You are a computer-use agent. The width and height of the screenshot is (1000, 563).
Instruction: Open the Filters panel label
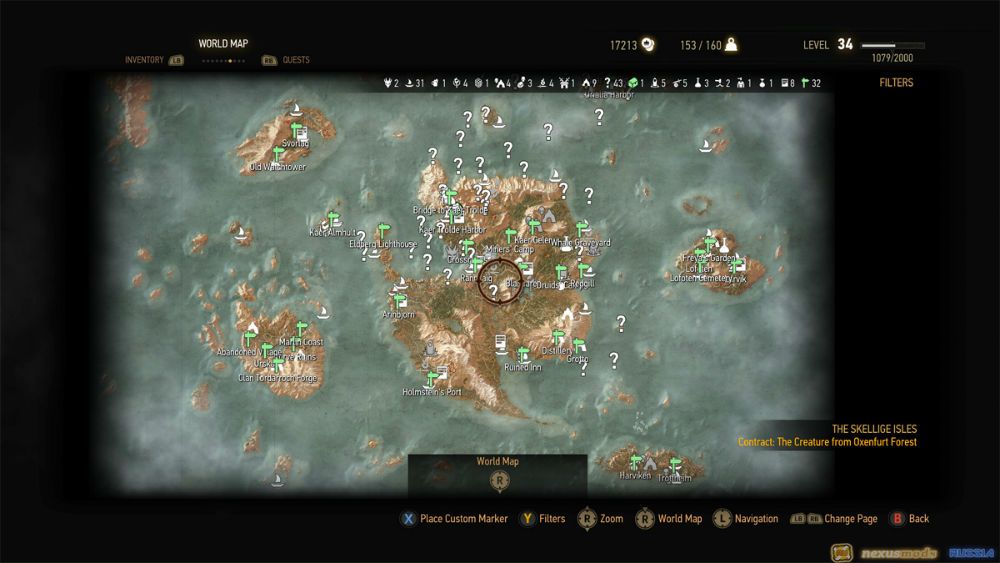[x=896, y=83]
